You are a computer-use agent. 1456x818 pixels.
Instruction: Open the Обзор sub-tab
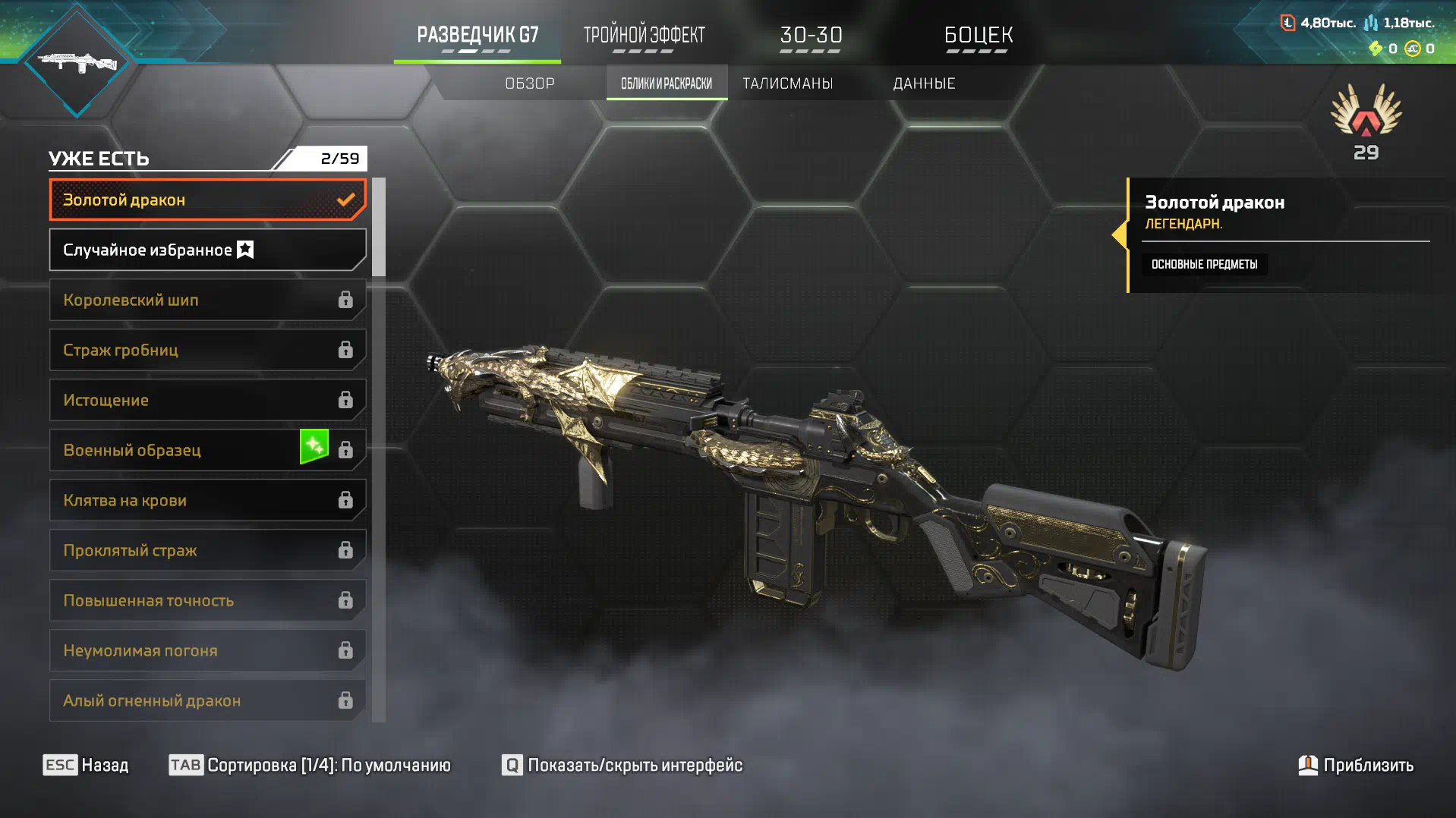coord(530,83)
